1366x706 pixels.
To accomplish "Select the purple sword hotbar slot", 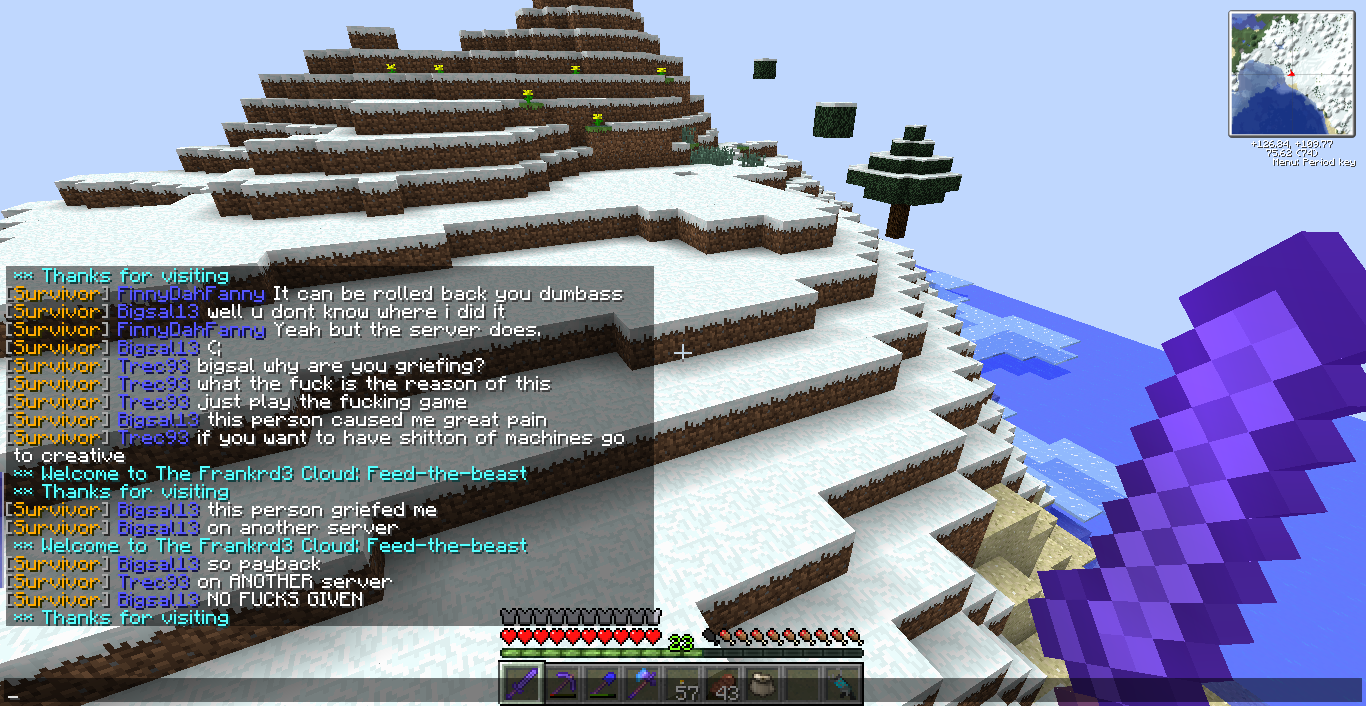I will pyautogui.click(x=522, y=685).
